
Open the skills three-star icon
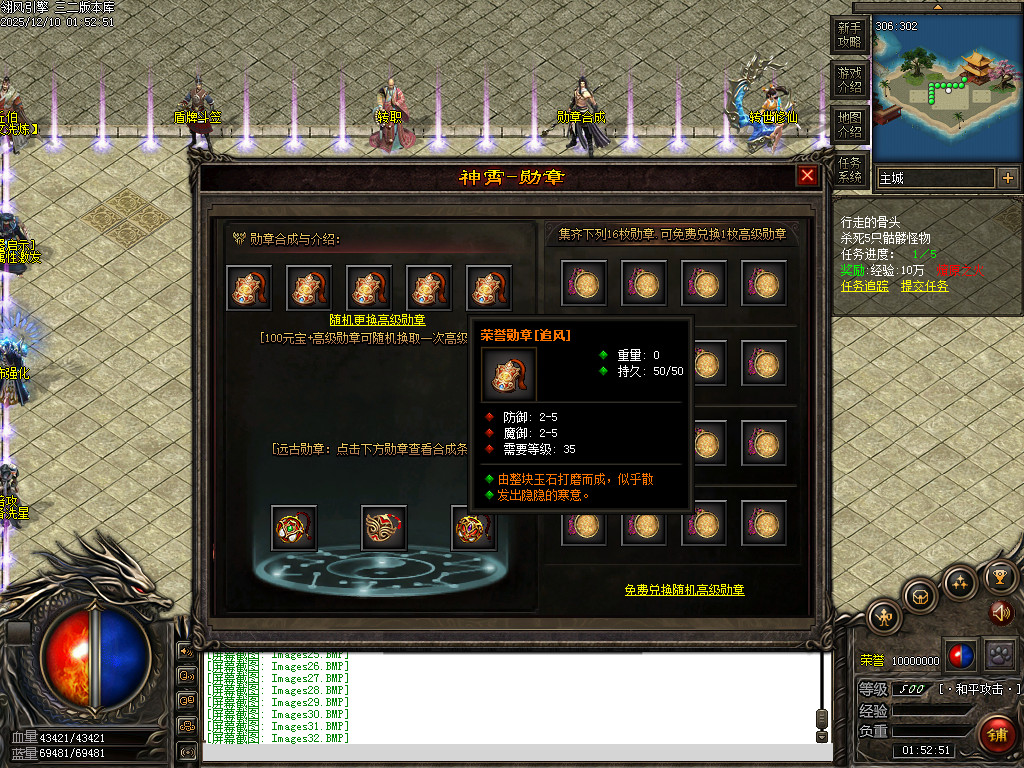[x=960, y=582]
